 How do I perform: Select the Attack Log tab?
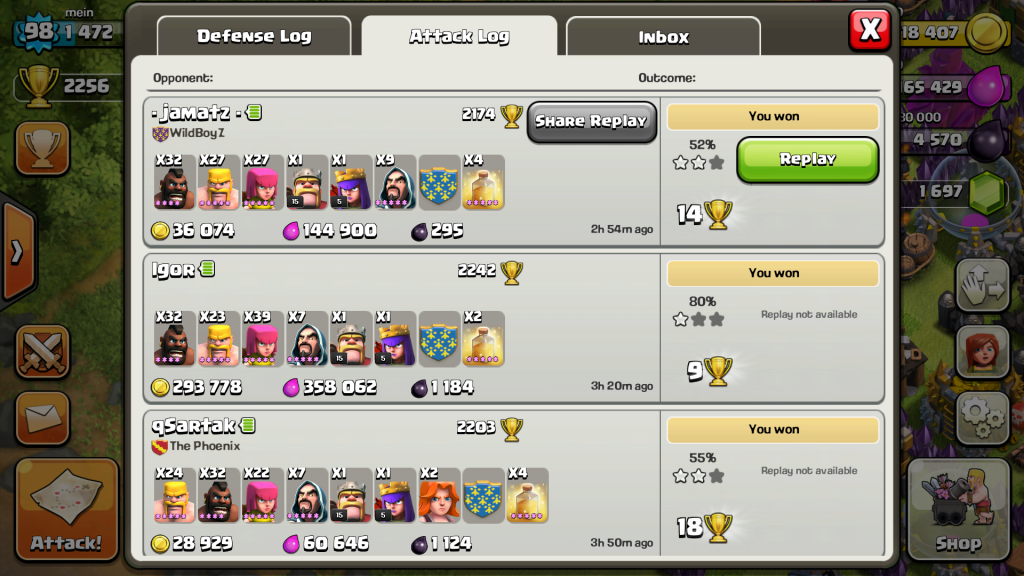point(459,37)
